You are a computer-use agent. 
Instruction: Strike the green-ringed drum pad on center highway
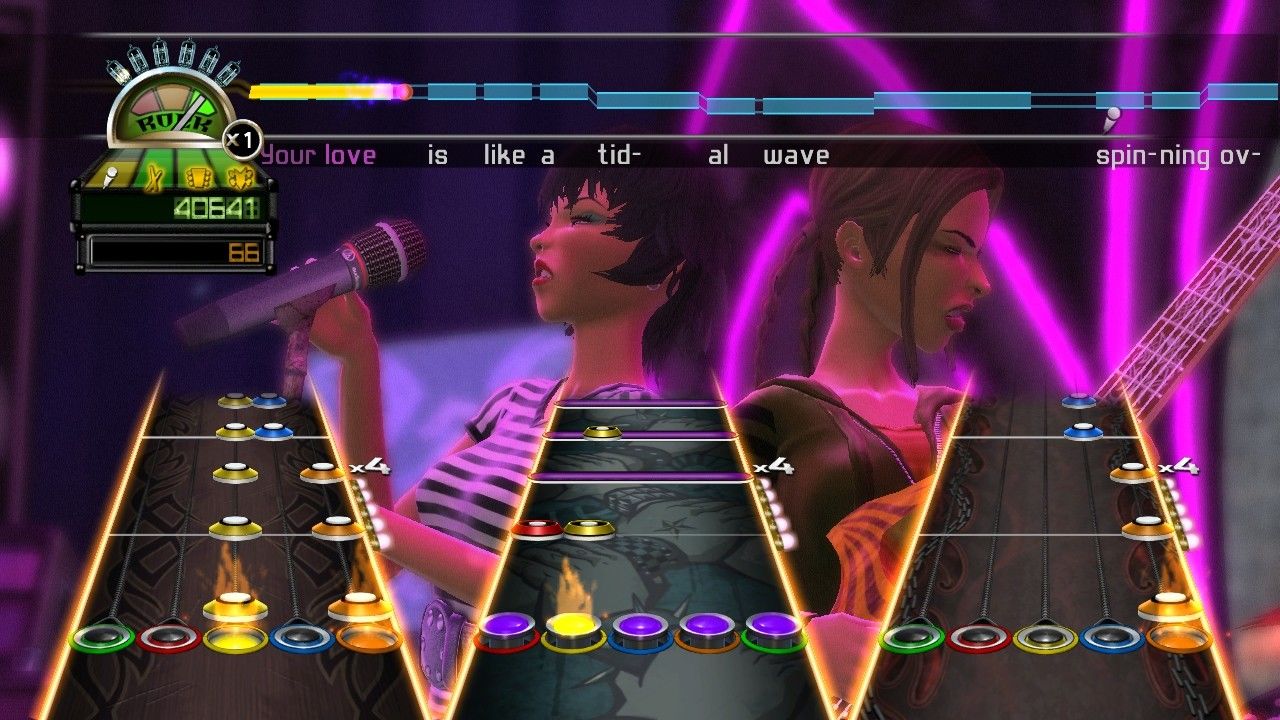774,630
